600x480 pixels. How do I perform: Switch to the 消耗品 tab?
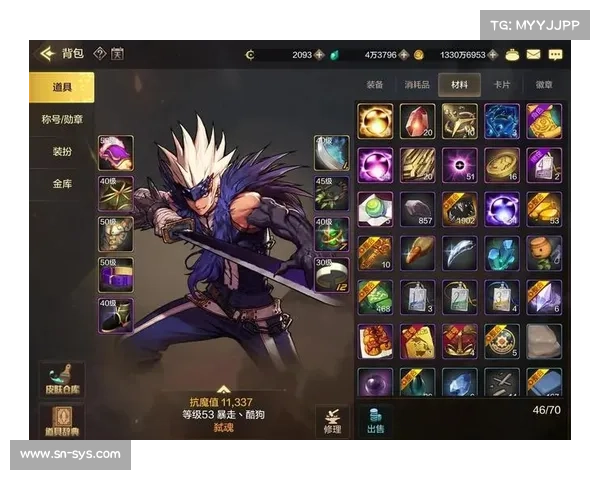tap(416, 85)
